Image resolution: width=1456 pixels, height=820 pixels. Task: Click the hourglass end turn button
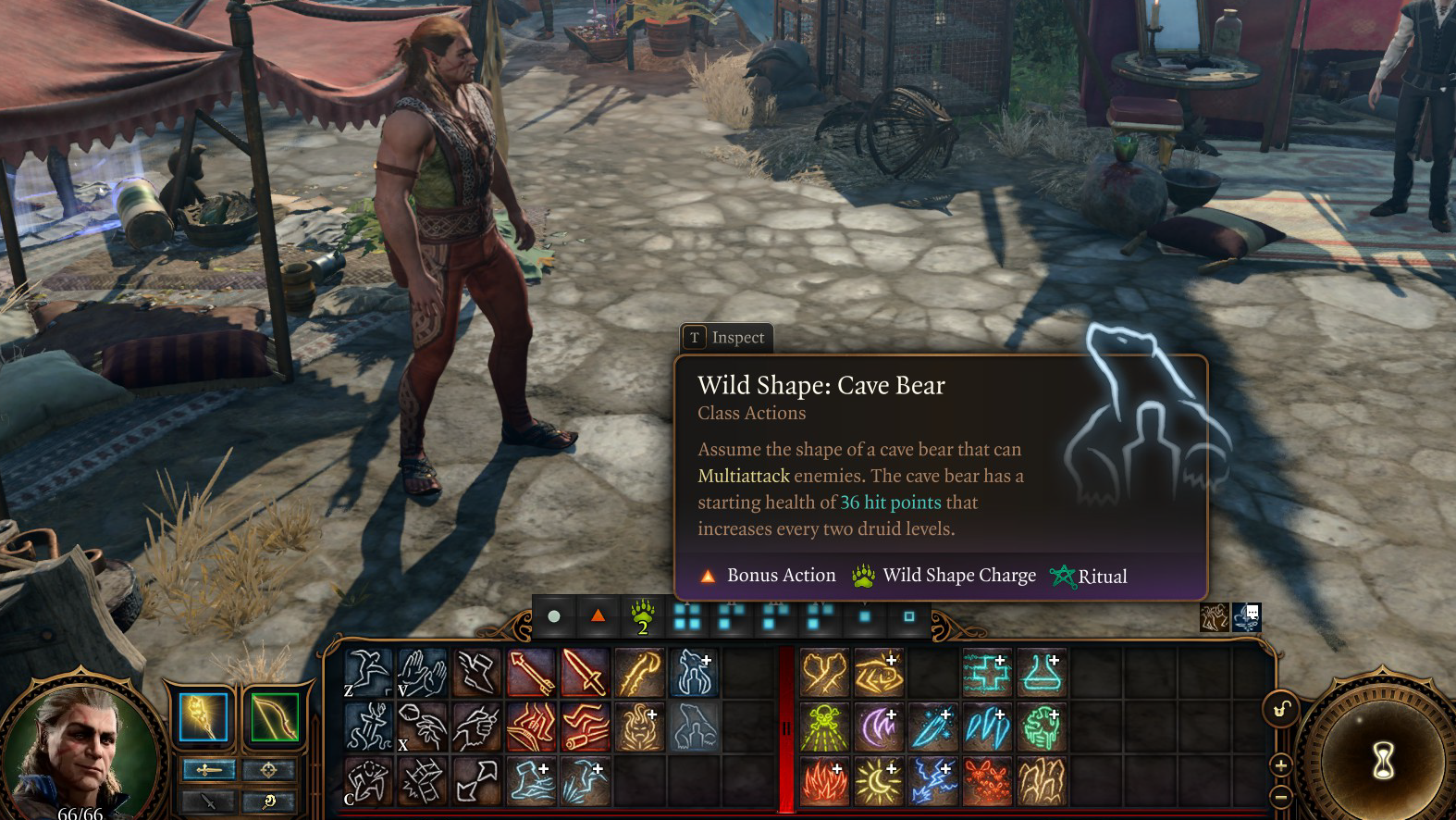pos(1383,761)
